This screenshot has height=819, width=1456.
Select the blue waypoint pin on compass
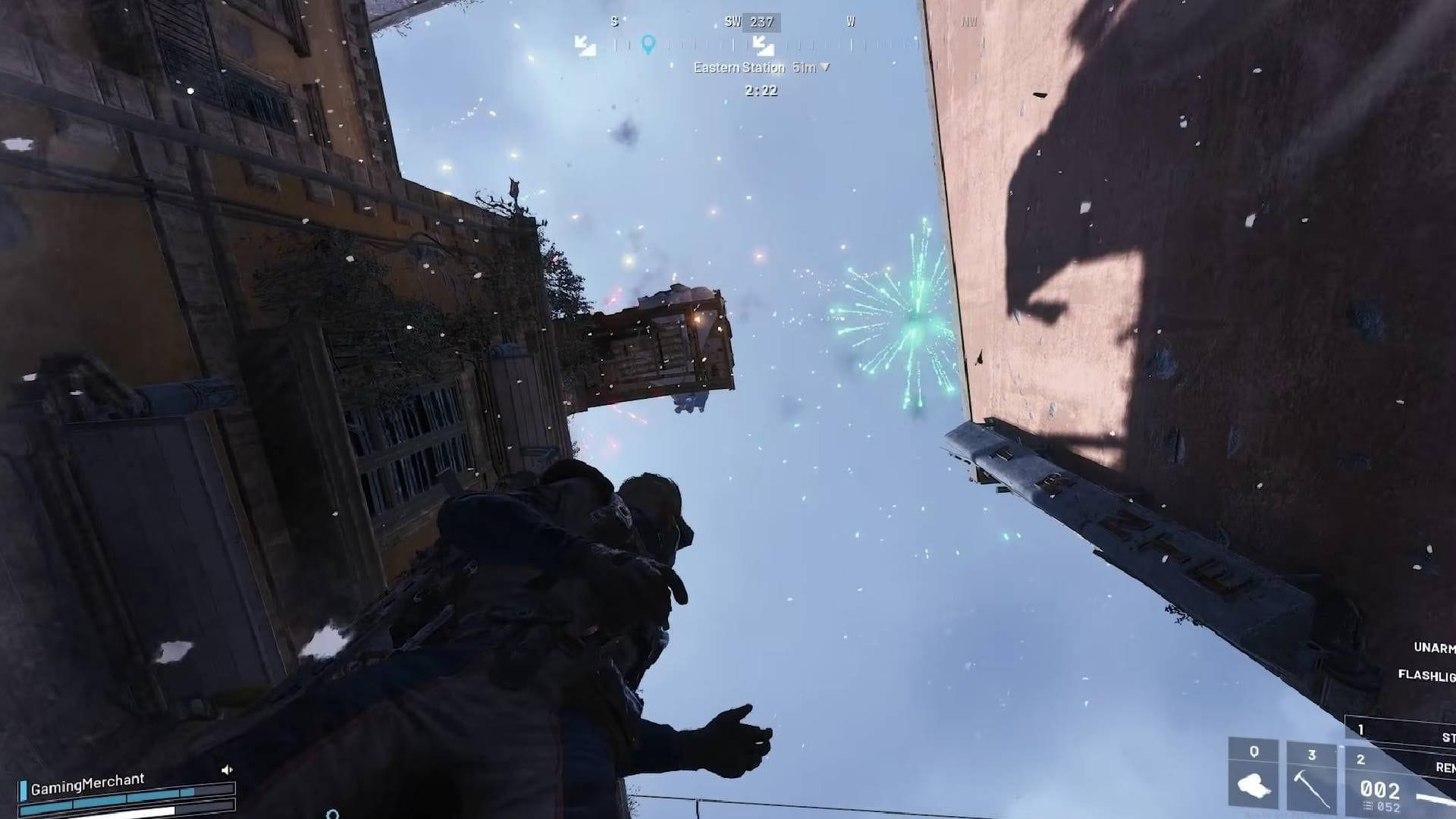[648, 44]
